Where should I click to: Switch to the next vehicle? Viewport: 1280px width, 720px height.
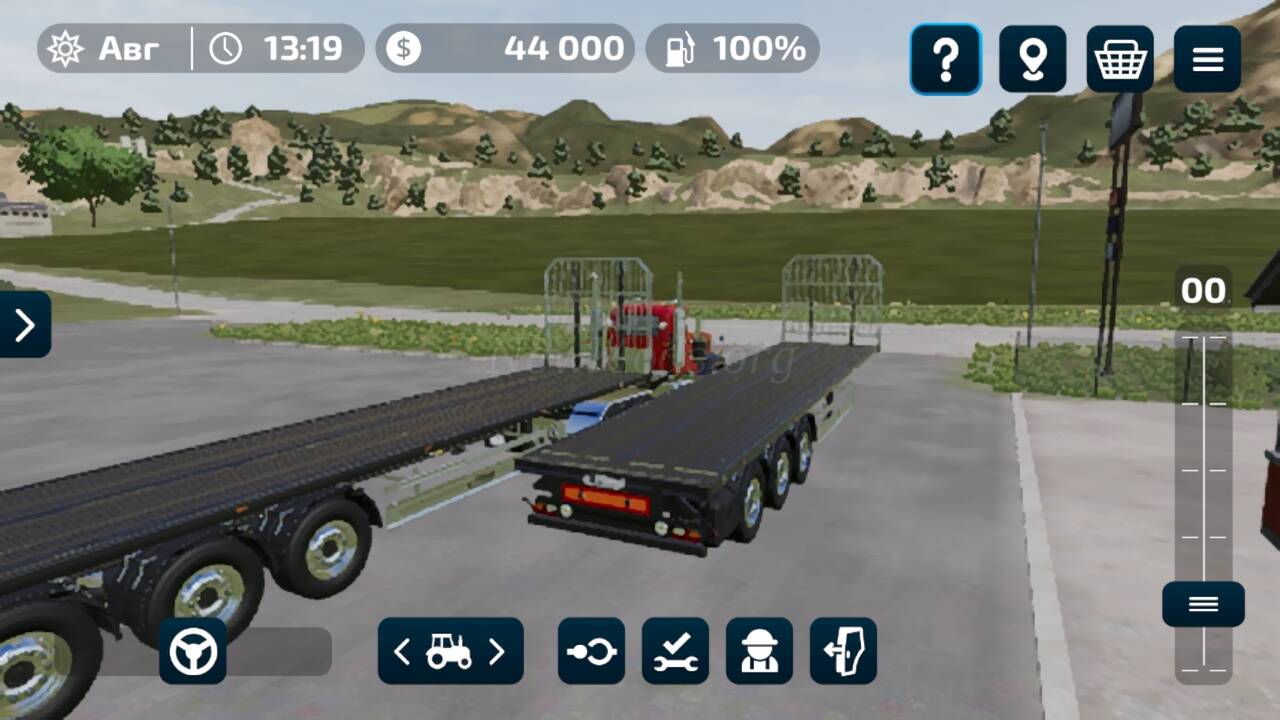[x=497, y=652]
